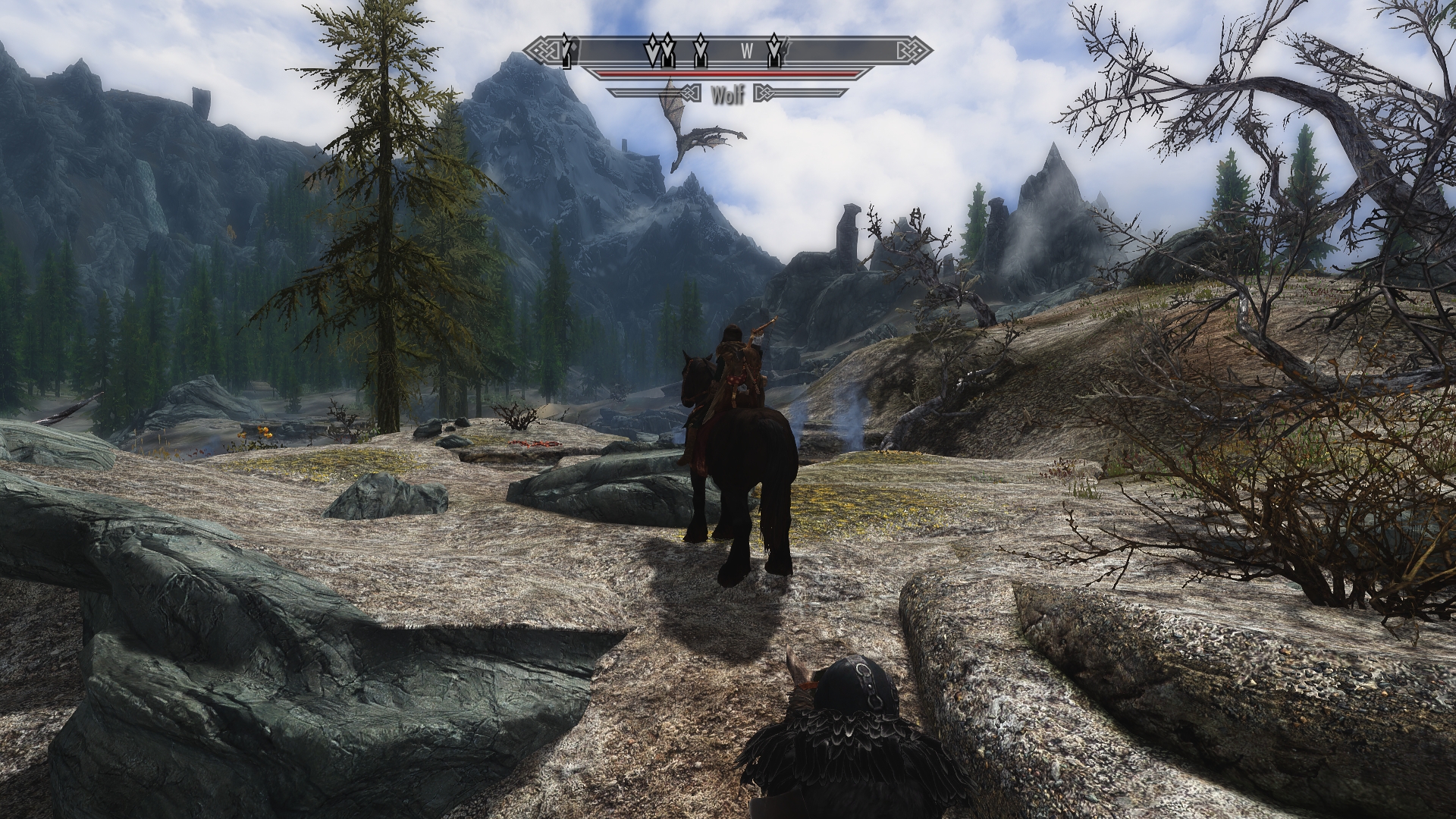Select the West heading letter on the compass
This screenshot has height=819, width=1456.
point(746,52)
